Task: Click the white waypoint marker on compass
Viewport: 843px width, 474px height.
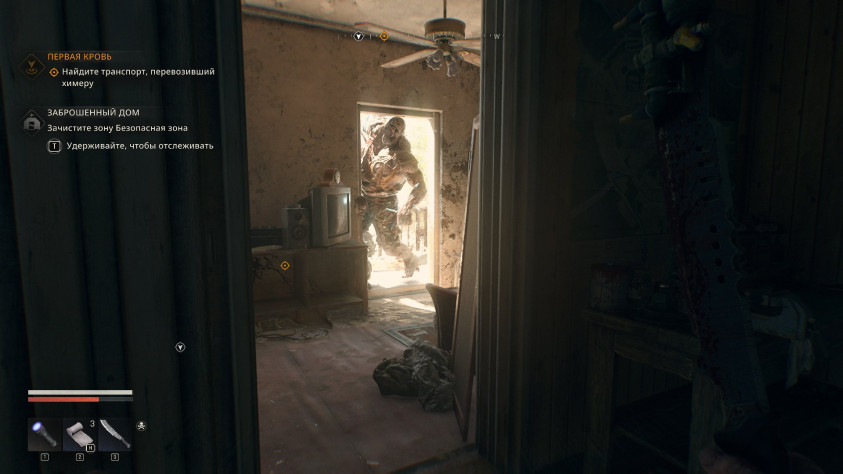Action: [x=359, y=36]
